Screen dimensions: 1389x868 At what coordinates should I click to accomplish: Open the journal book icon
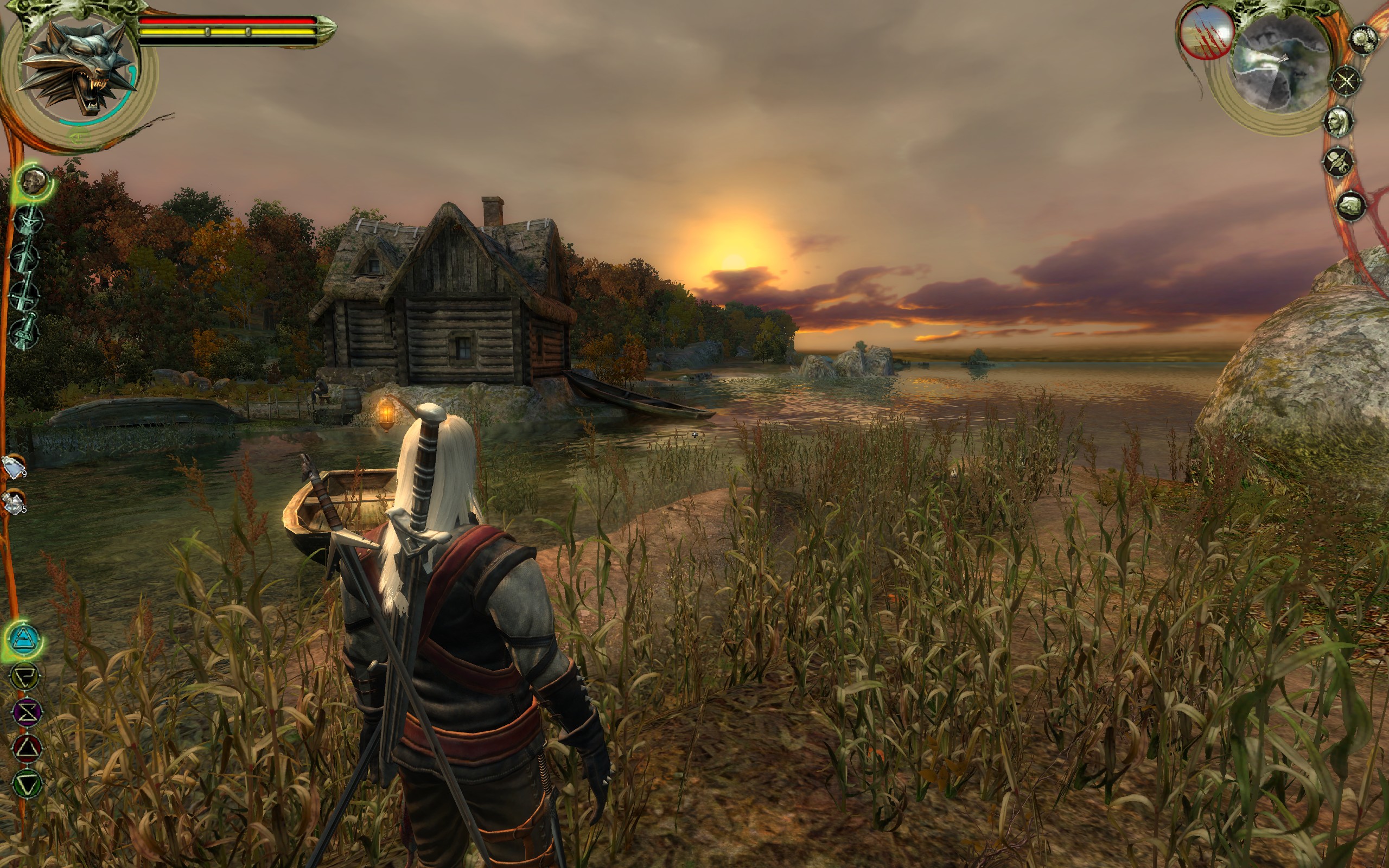[x=1350, y=205]
